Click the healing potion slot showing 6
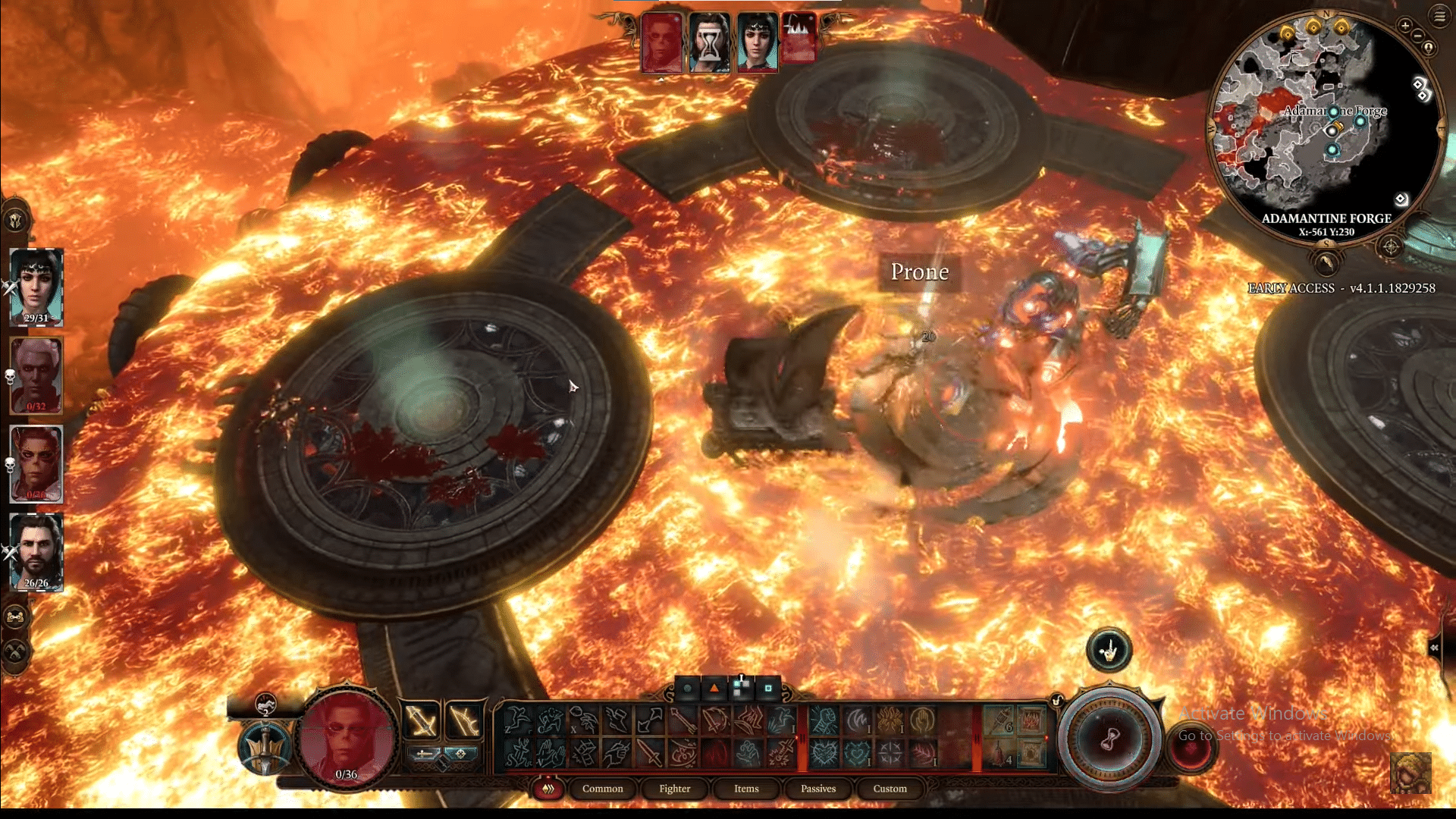The image size is (1456, 819). pyautogui.click(x=998, y=719)
